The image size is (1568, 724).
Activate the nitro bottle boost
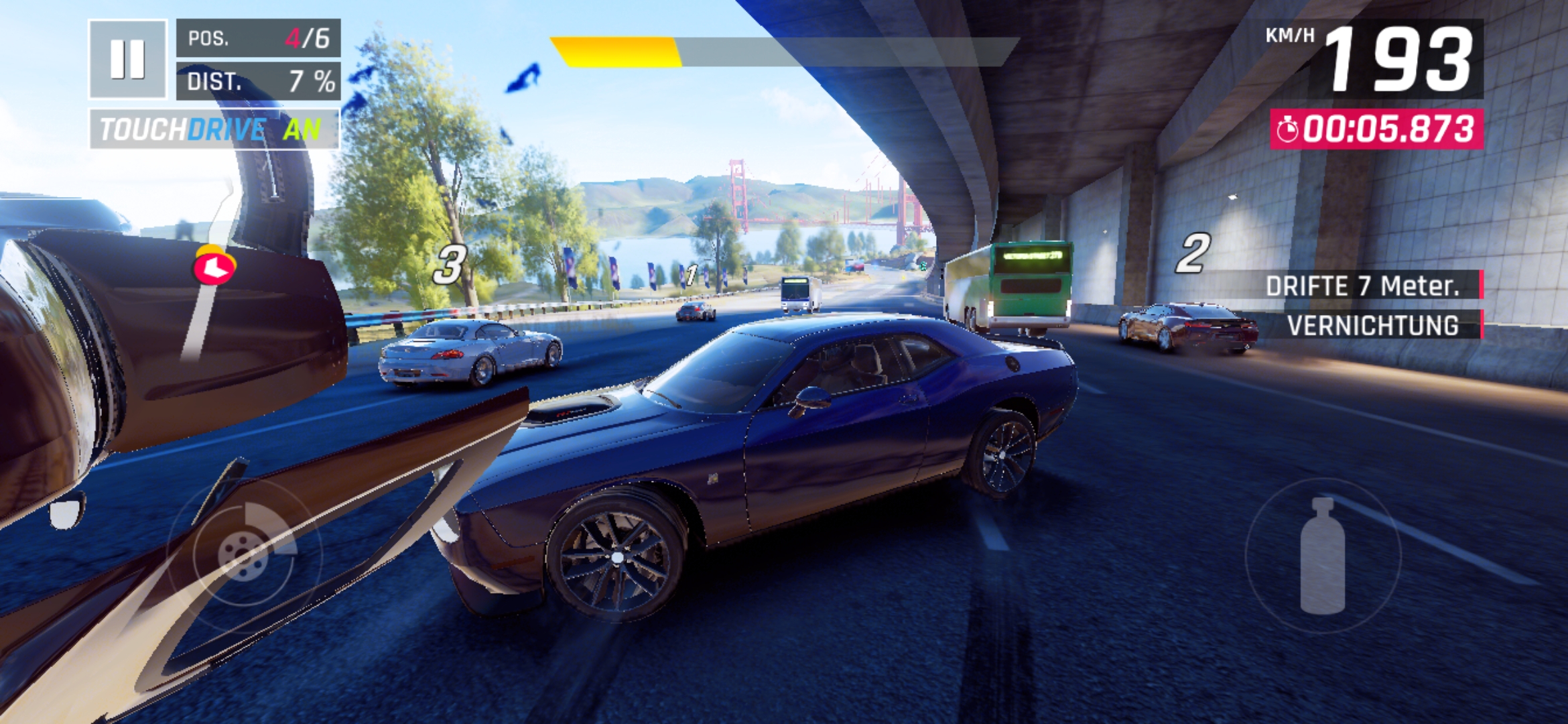pos(1322,555)
